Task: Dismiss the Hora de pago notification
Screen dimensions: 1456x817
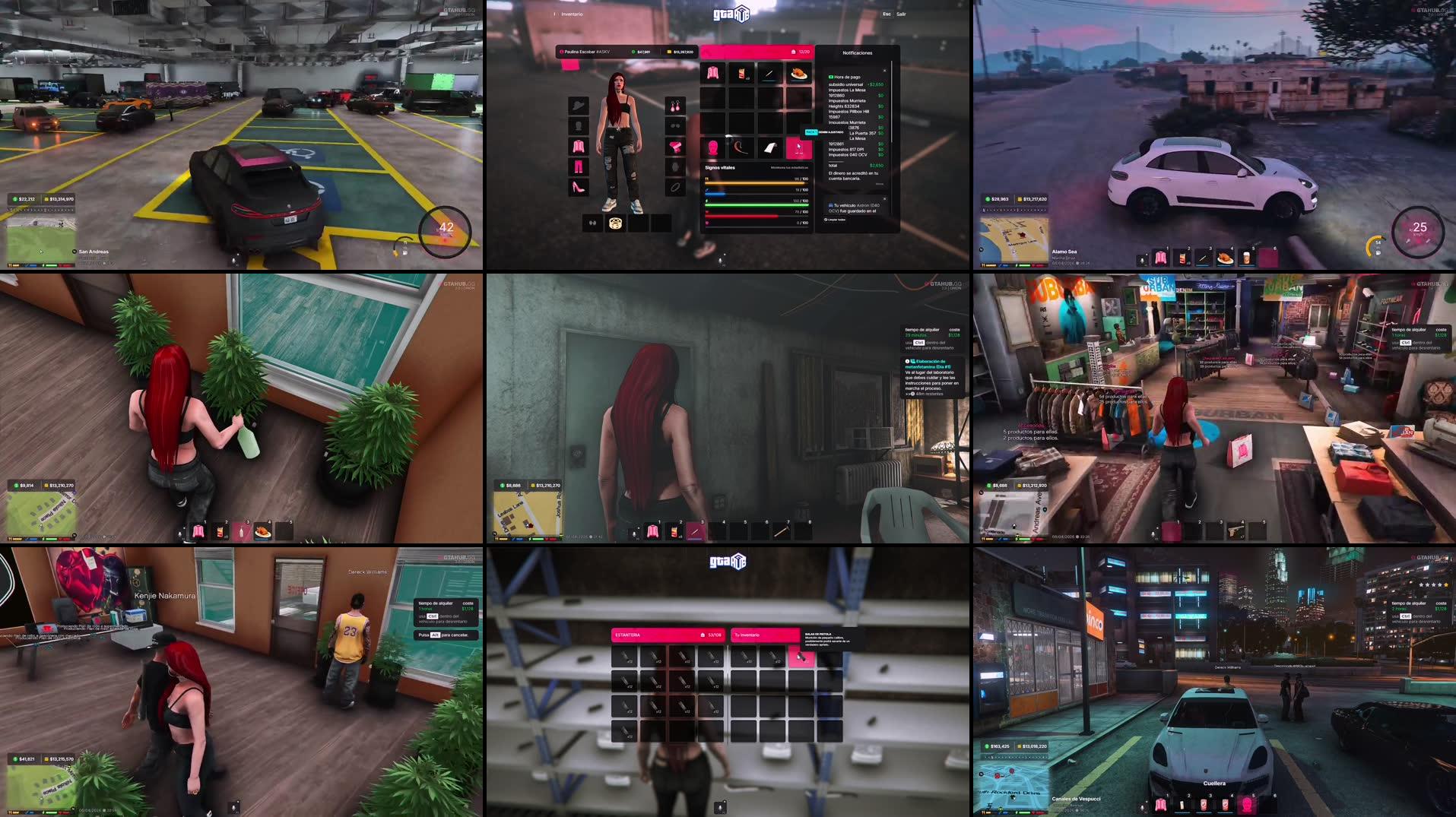Action: point(885,71)
